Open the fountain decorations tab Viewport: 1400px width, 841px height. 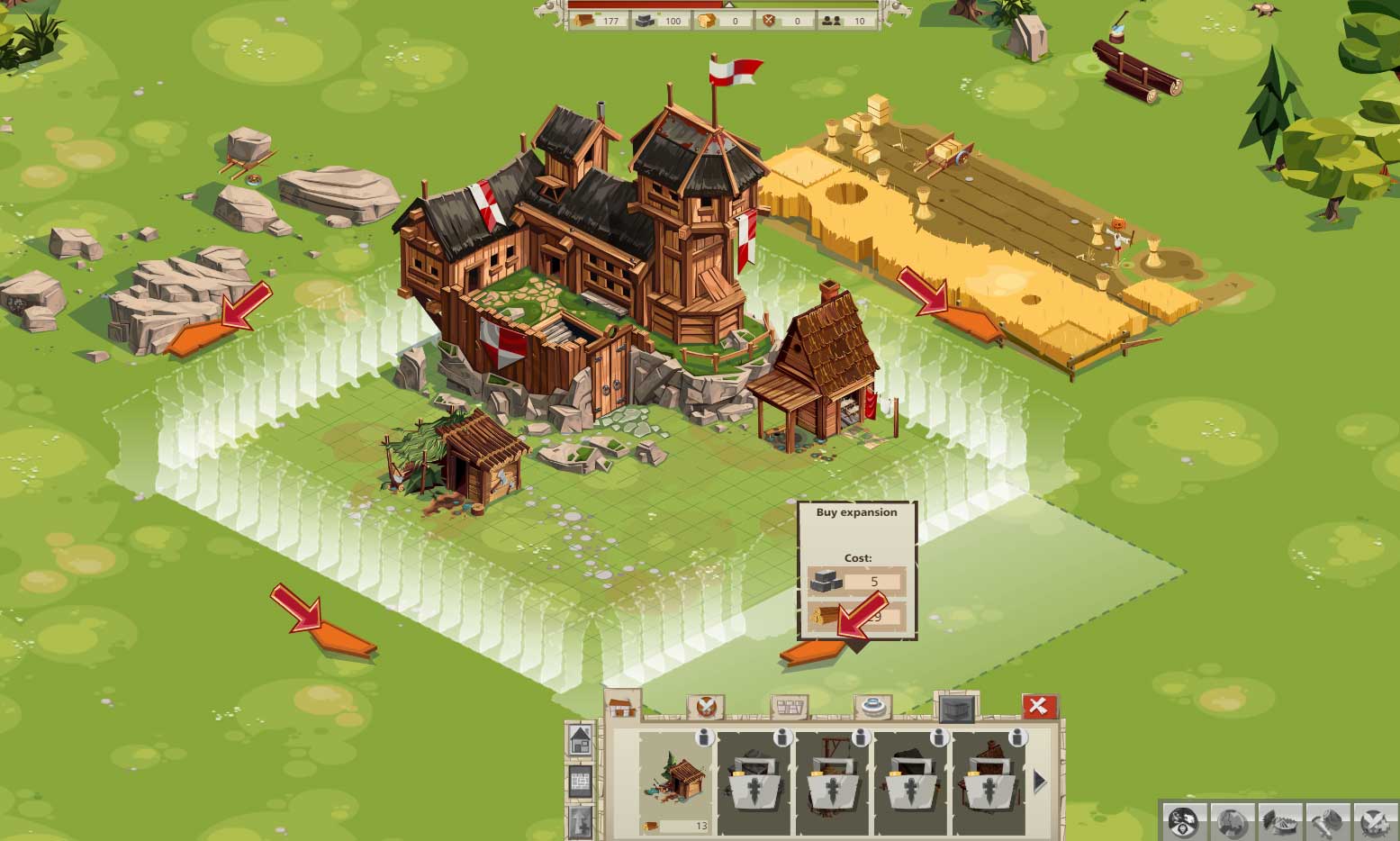point(872,707)
